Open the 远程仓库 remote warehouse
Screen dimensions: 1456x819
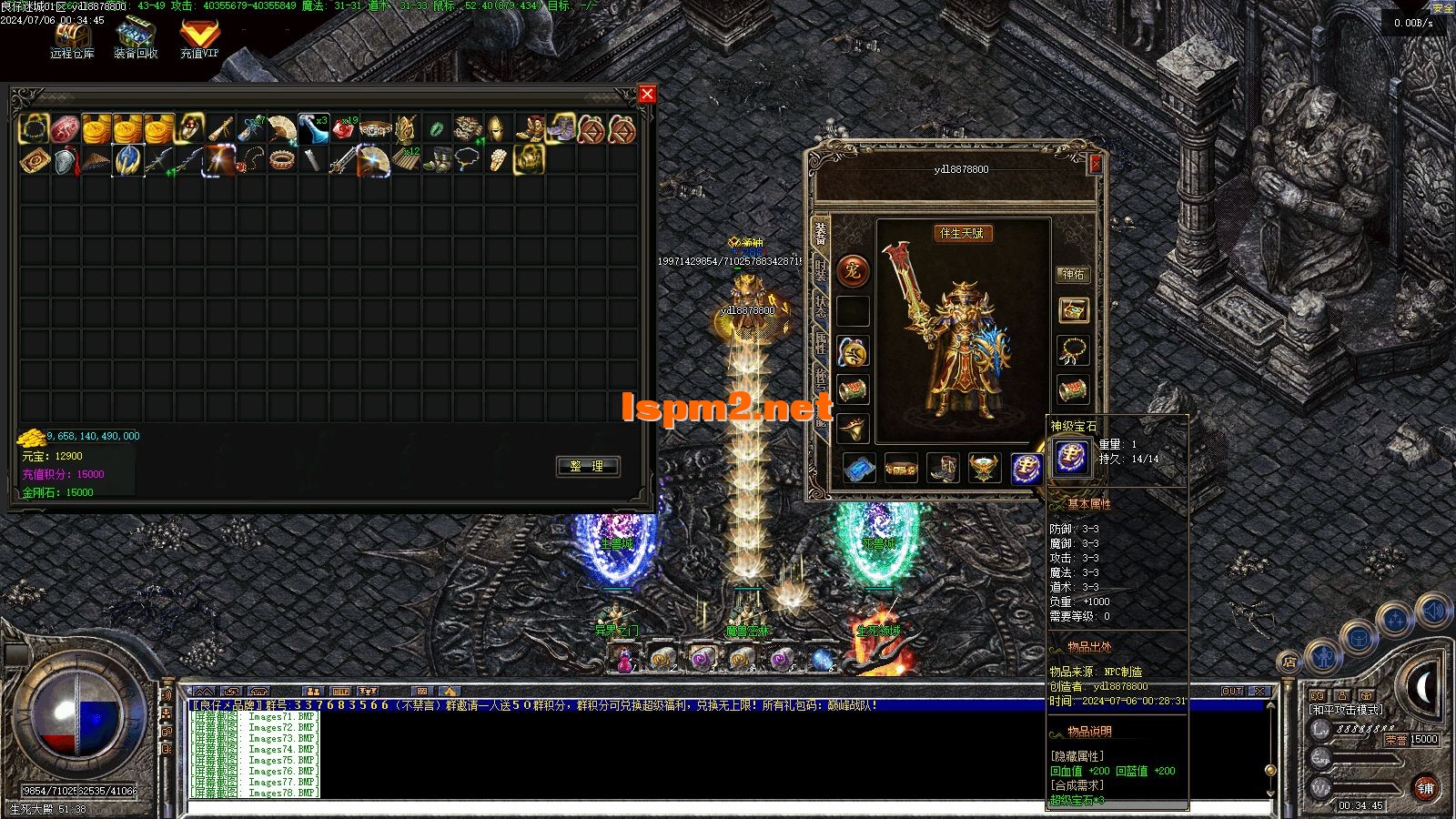(x=72, y=40)
